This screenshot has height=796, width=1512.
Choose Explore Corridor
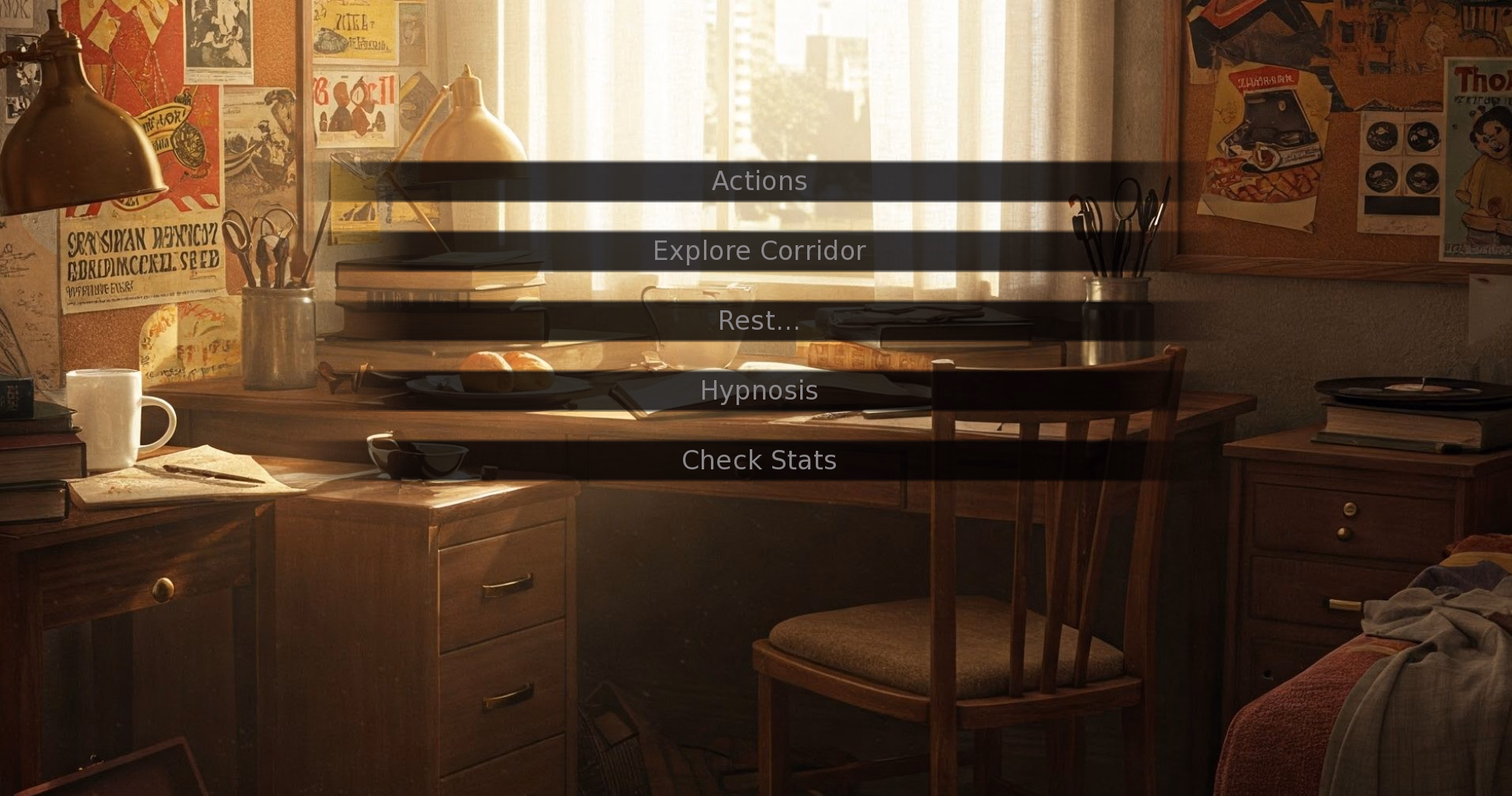pyautogui.click(x=758, y=251)
